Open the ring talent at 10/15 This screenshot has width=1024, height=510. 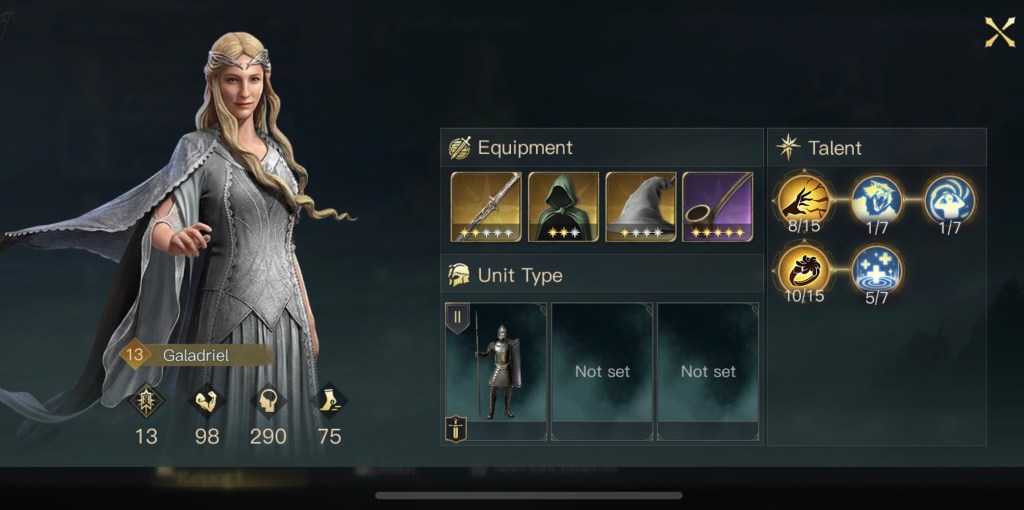(x=802, y=269)
